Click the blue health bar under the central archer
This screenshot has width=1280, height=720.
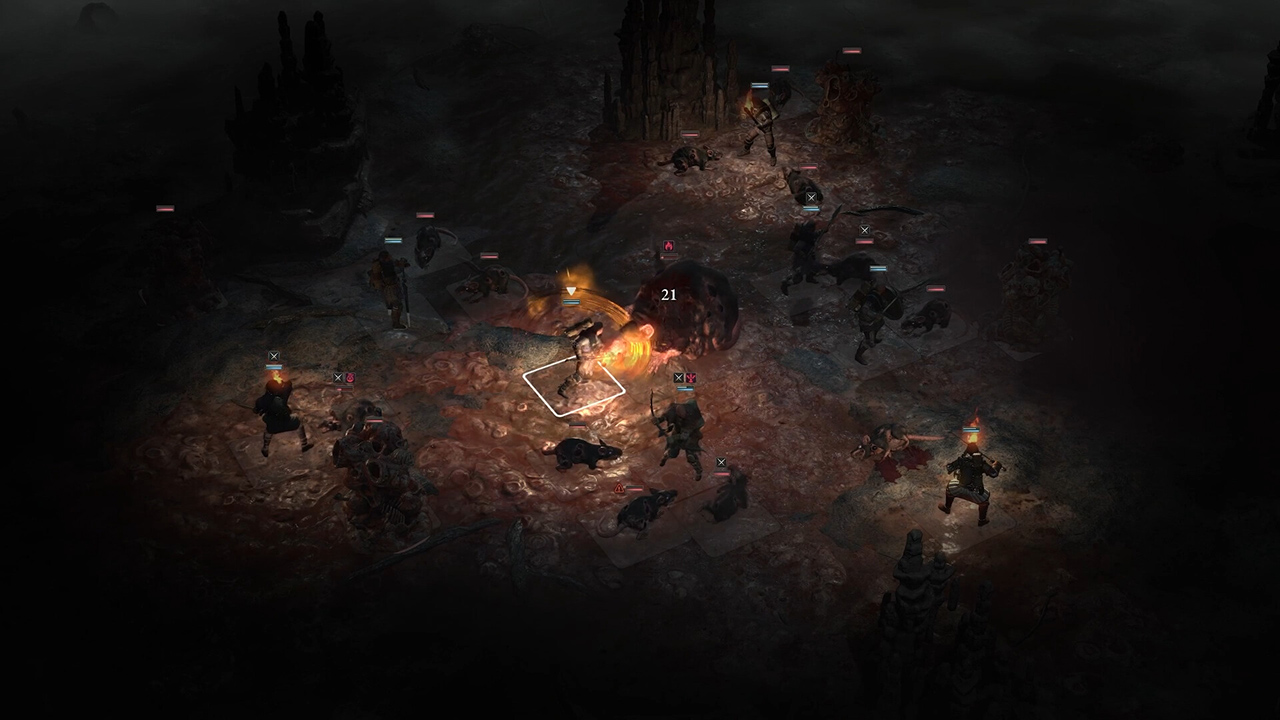click(684, 389)
